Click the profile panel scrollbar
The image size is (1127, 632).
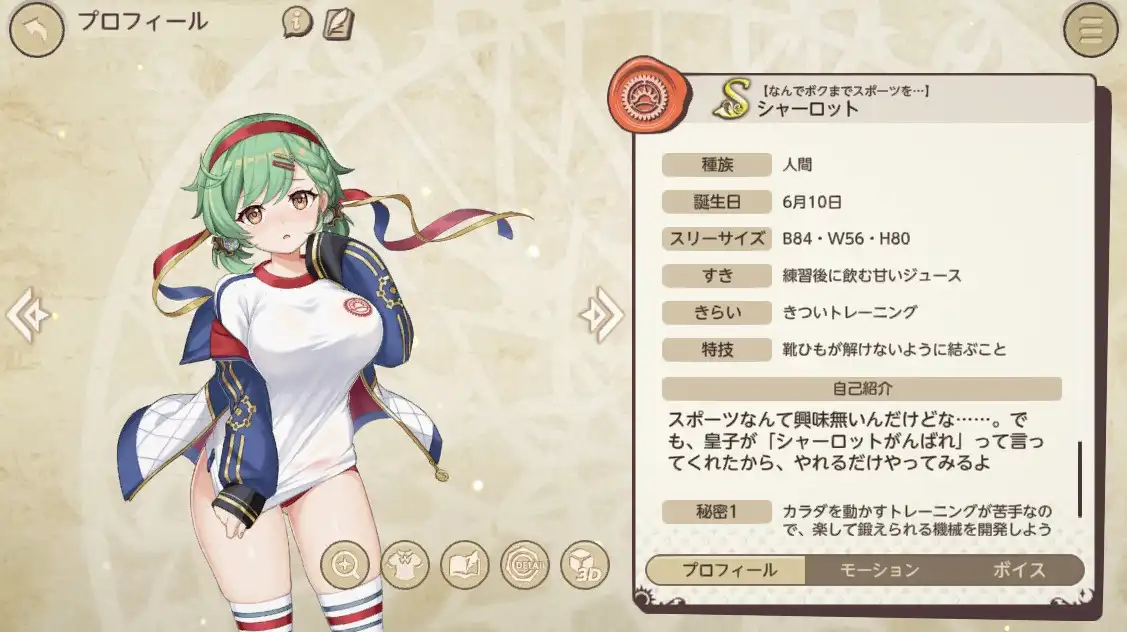point(1079,477)
